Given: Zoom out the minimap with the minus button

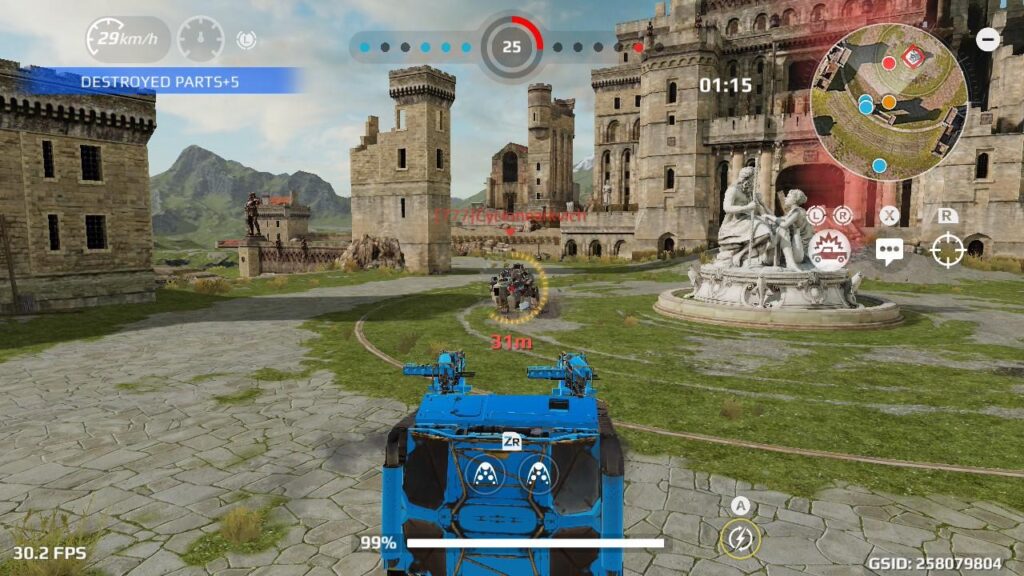Looking at the screenshot, I should coord(987,40).
